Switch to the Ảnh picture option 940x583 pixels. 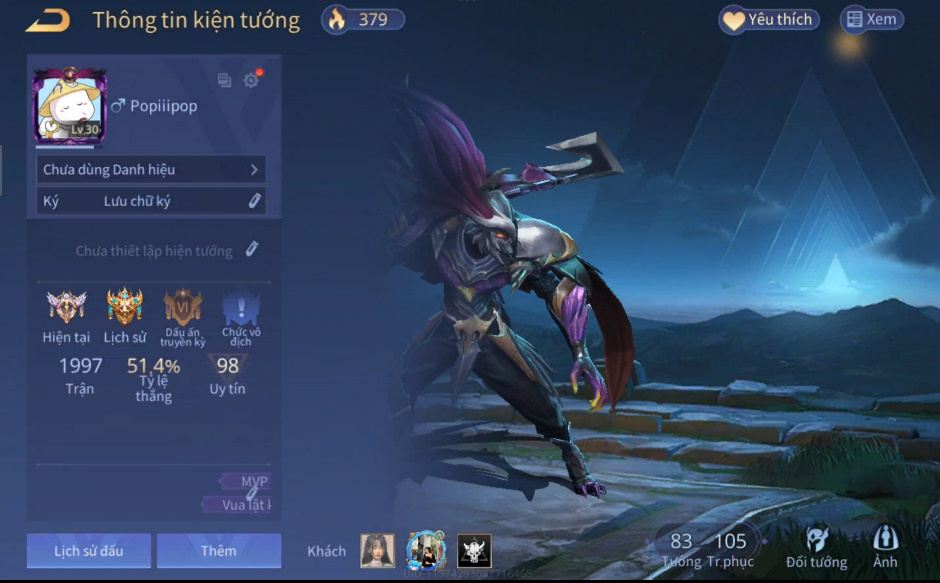pos(885,548)
